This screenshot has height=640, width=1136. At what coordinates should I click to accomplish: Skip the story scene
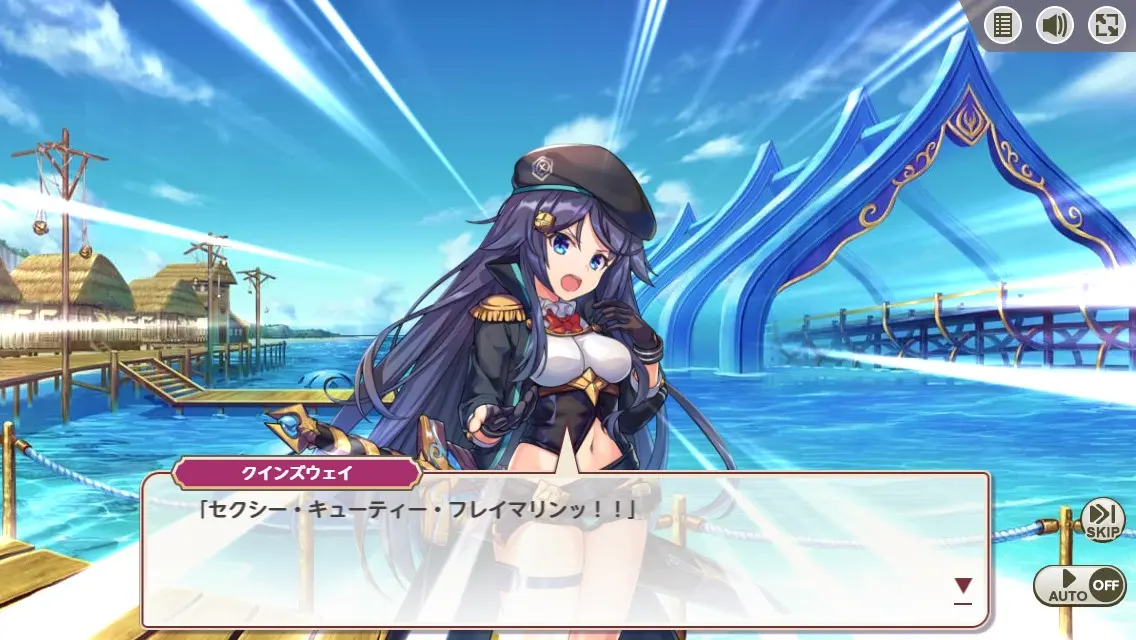point(1103,520)
